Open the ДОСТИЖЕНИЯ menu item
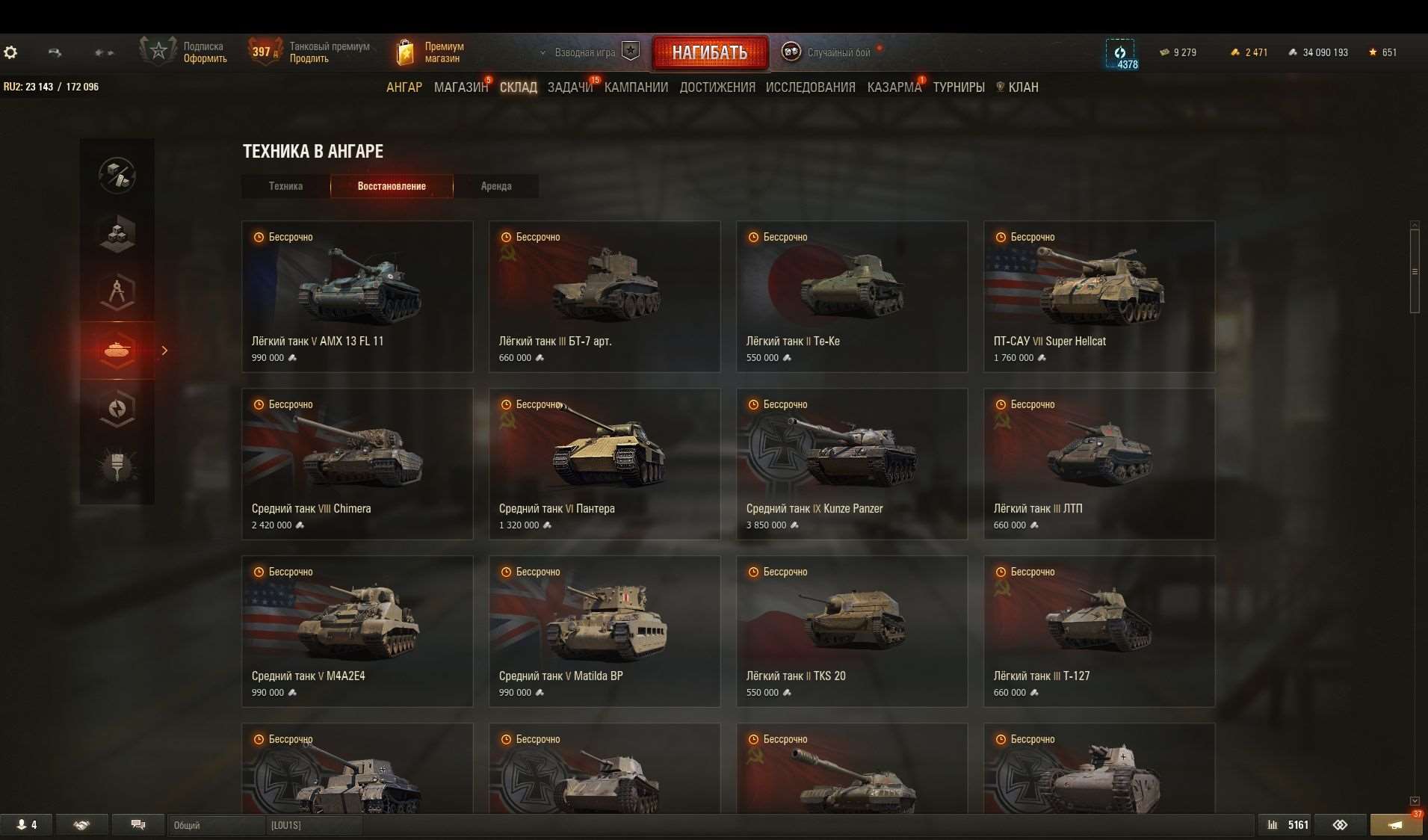The height and width of the screenshot is (840, 1428). tap(717, 87)
